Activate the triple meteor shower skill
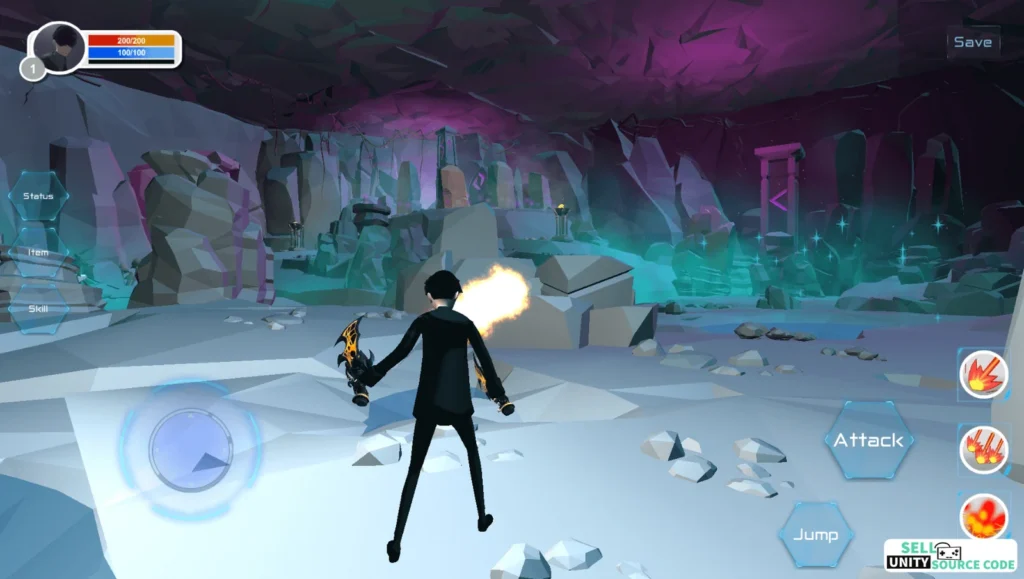Image resolution: width=1024 pixels, height=579 pixels. (x=983, y=448)
